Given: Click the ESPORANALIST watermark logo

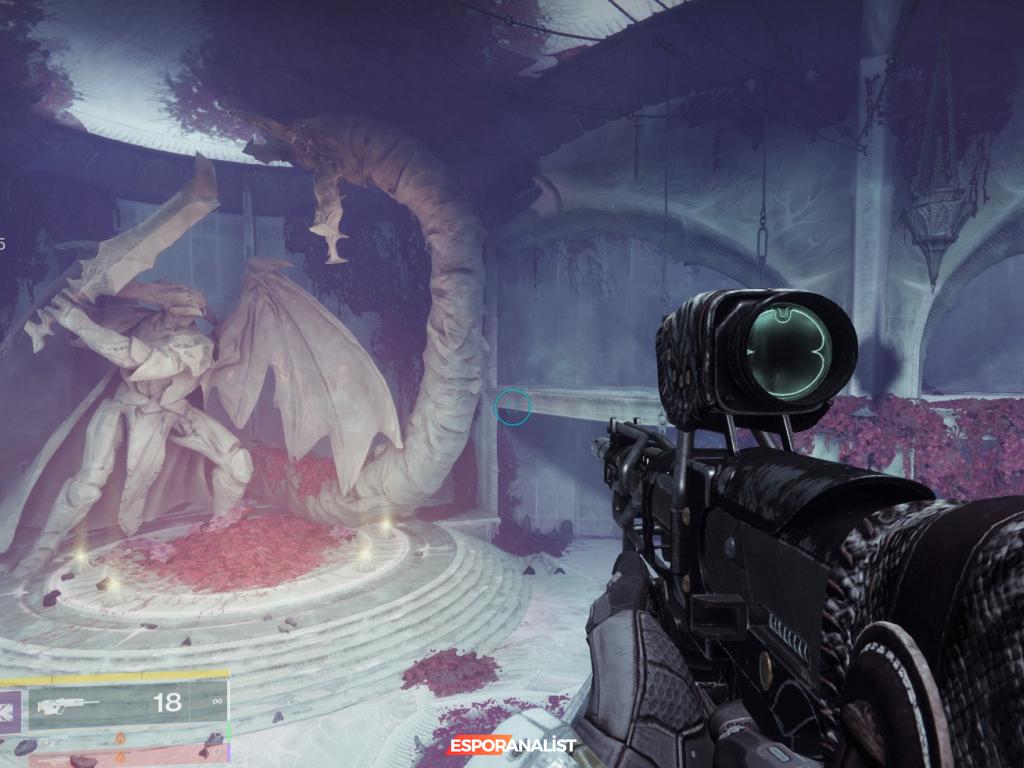Looking at the screenshot, I should coord(512,745).
